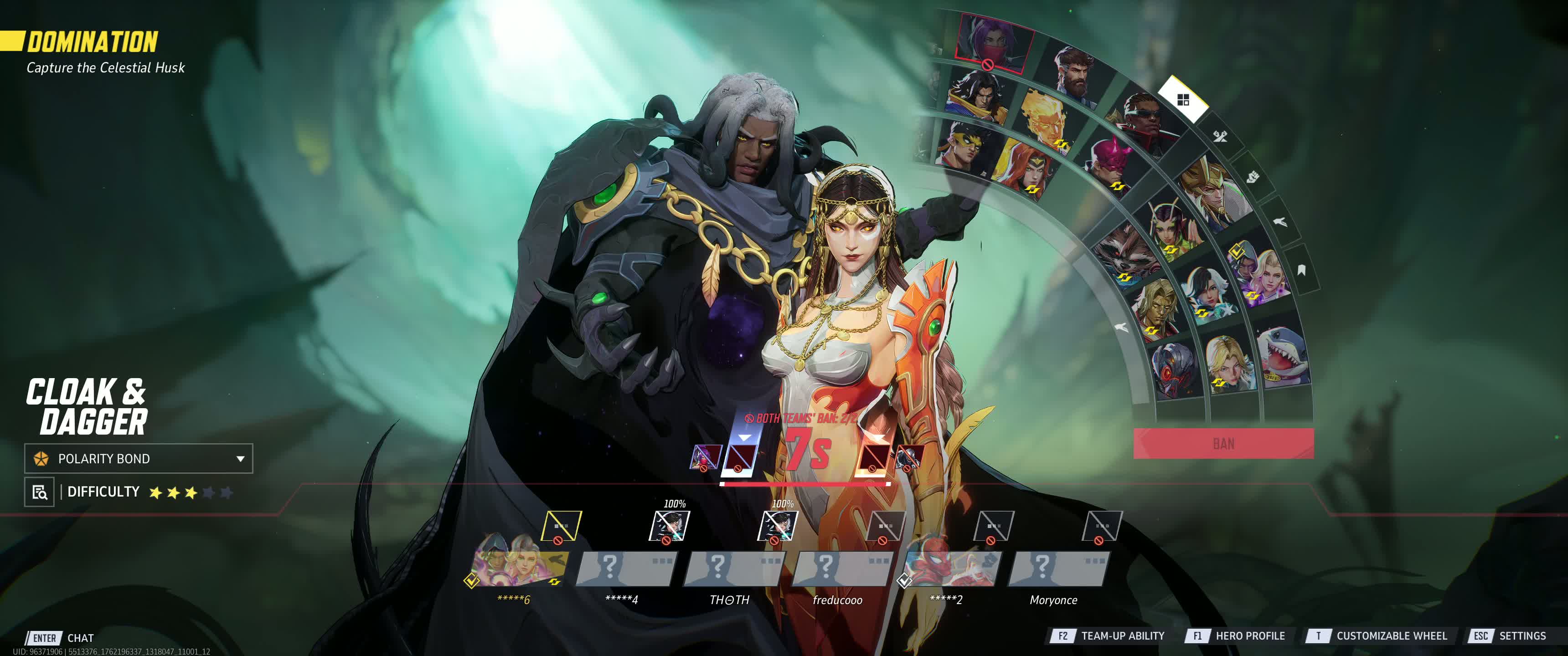Switch to the bookmark filter tab

coord(1301,270)
